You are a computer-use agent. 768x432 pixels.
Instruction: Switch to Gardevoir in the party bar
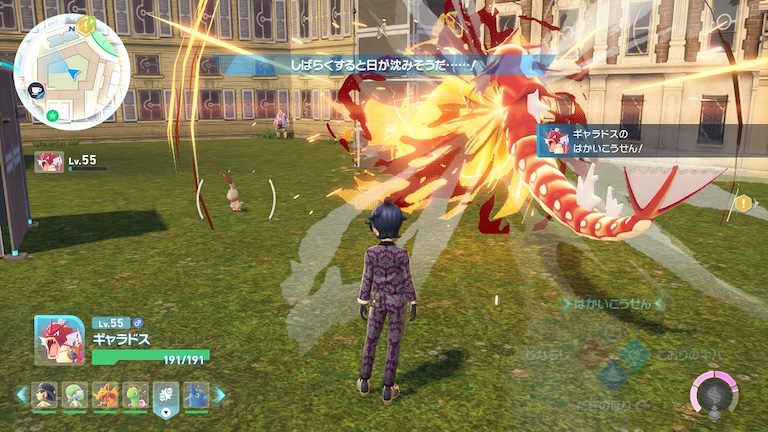75,395
